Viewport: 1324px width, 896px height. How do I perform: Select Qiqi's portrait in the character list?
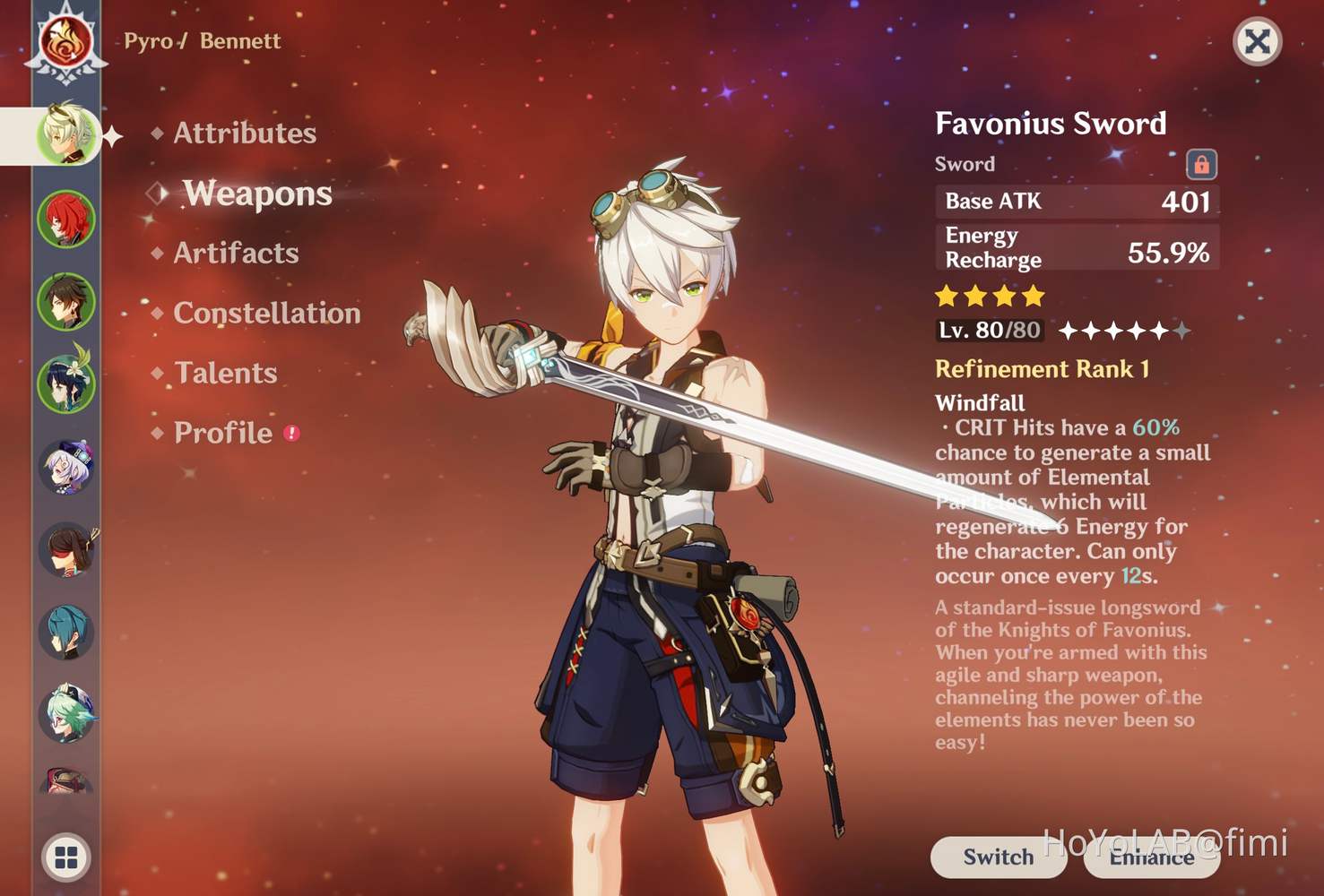pyautogui.click(x=70, y=464)
